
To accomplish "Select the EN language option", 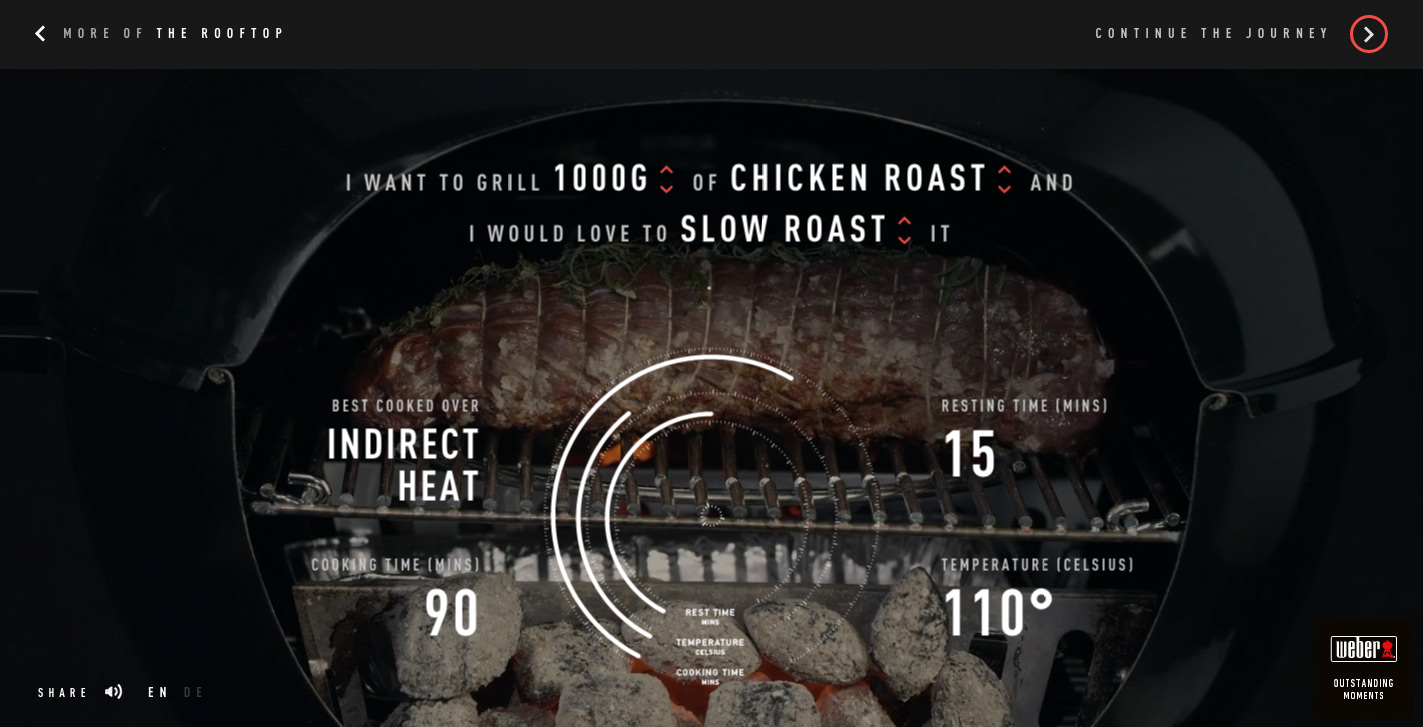I will coord(158,693).
